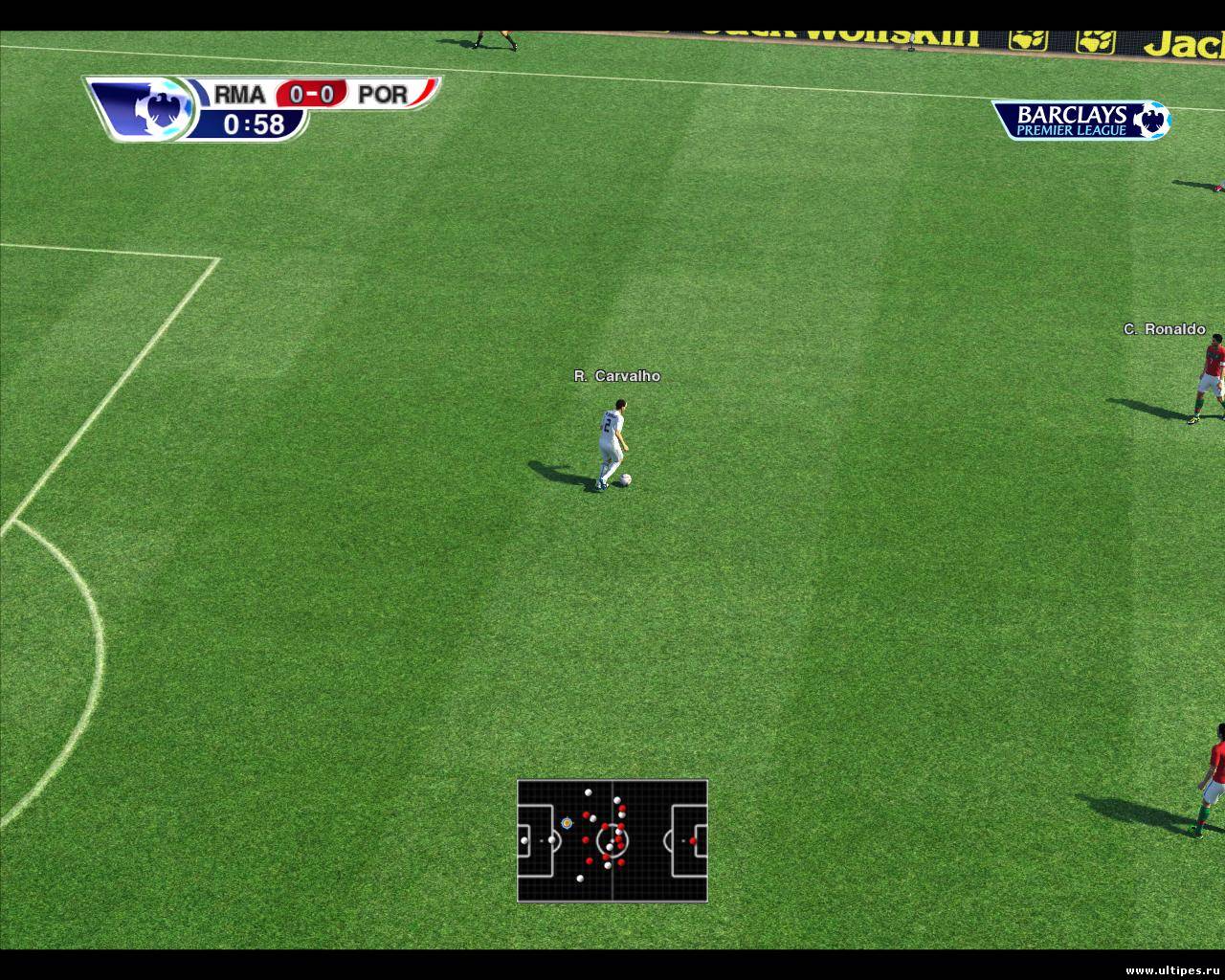
Task: Select the R. Carvalho name label
Action: click(618, 376)
